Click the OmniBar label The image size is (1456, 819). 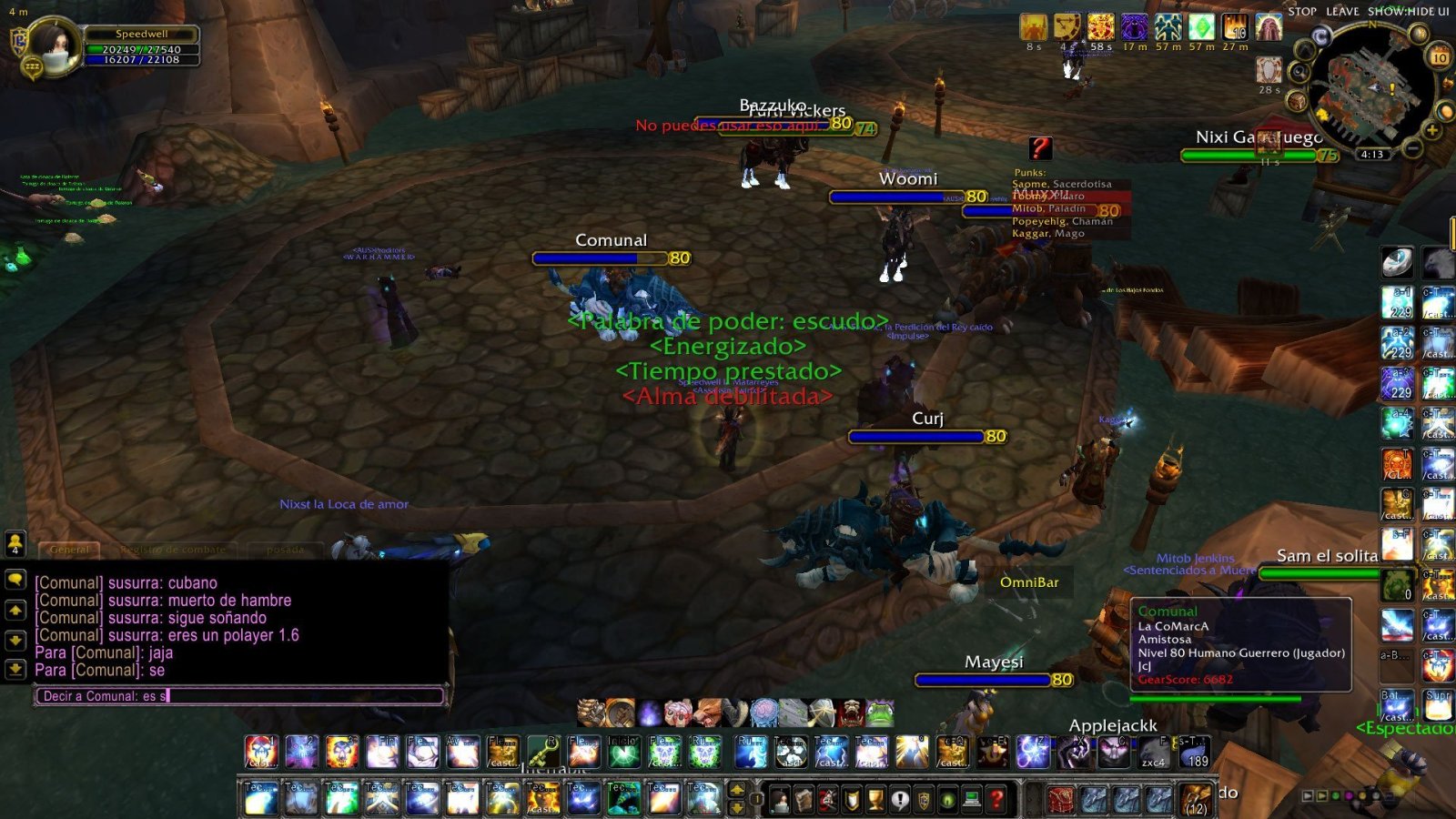coord(1029,582)
